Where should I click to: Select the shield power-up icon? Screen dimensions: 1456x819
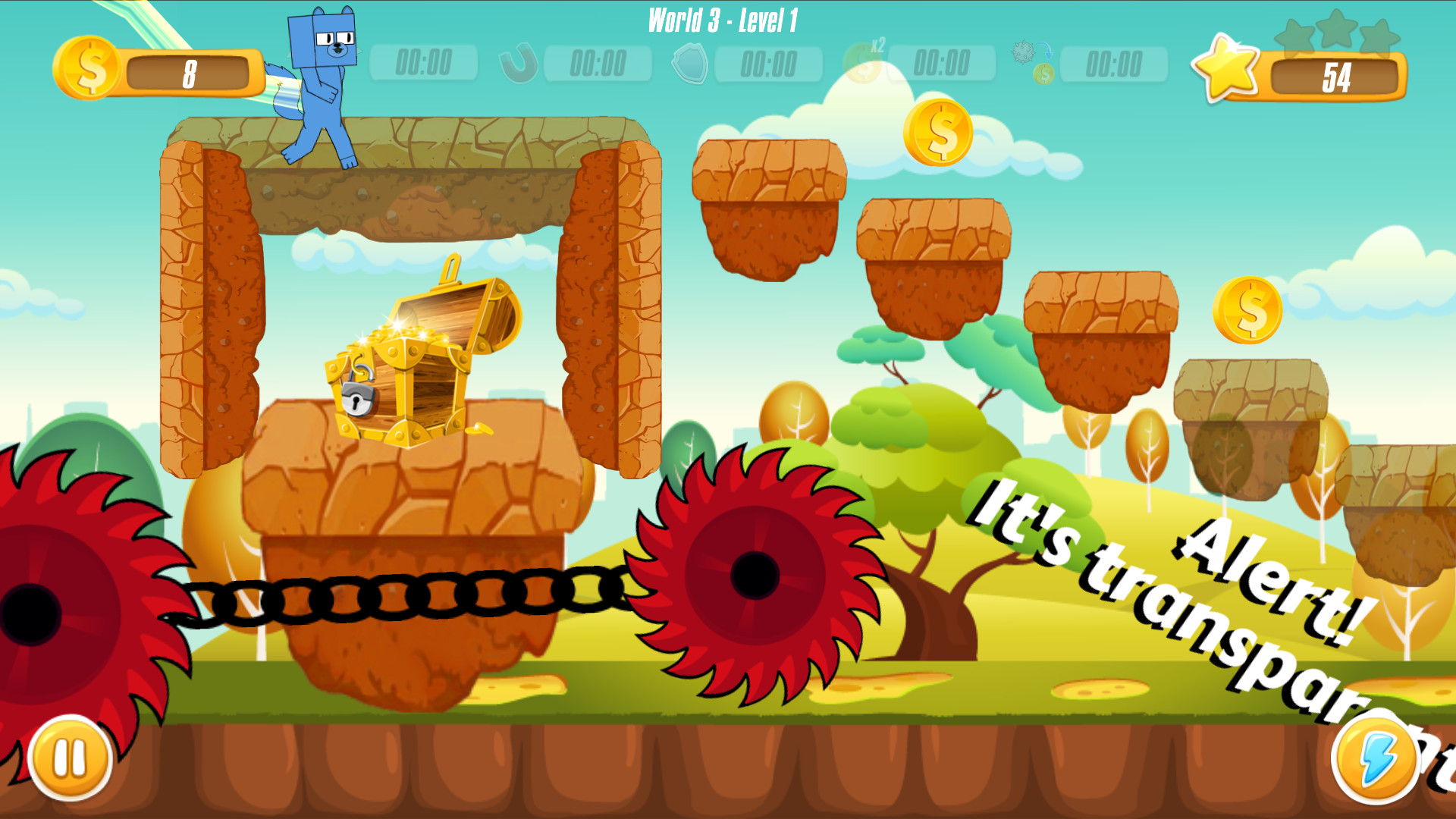tap(691, 64)
